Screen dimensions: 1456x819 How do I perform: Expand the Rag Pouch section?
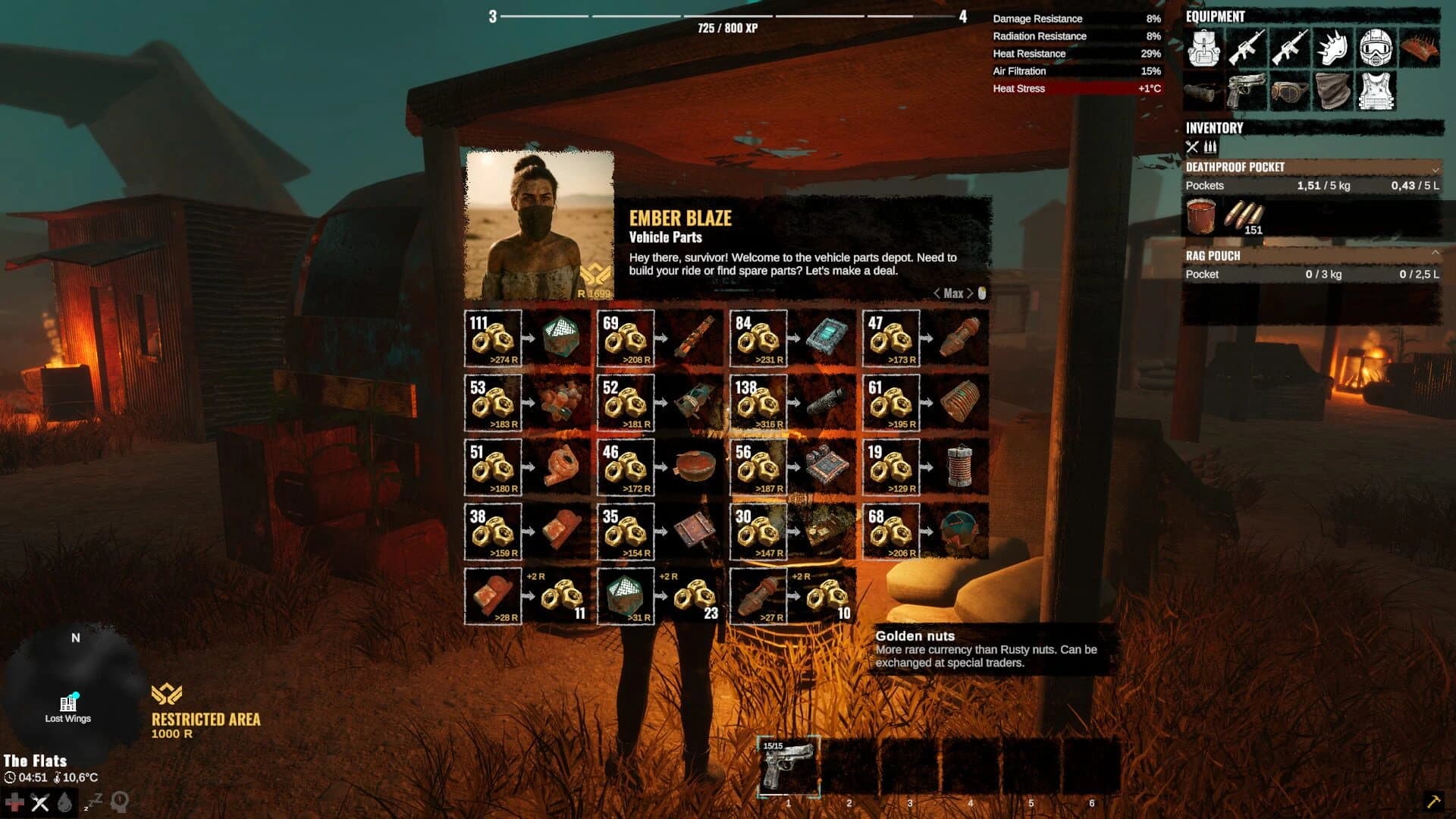pyautogui.click(x=1436, y=253)
